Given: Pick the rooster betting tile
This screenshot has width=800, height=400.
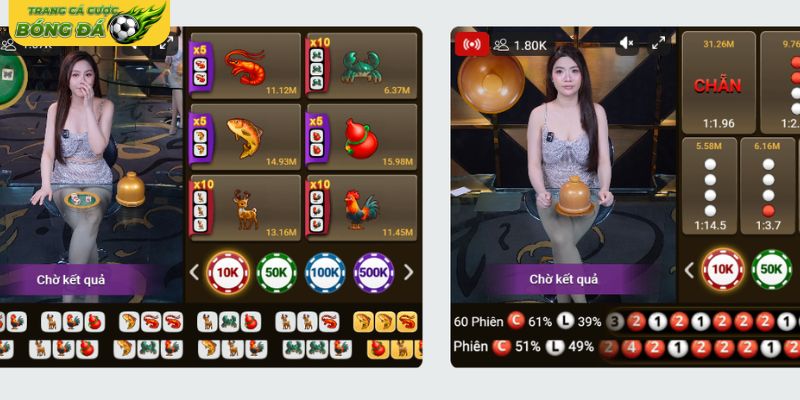Looking at the screenshot, I should coord(362,208).
